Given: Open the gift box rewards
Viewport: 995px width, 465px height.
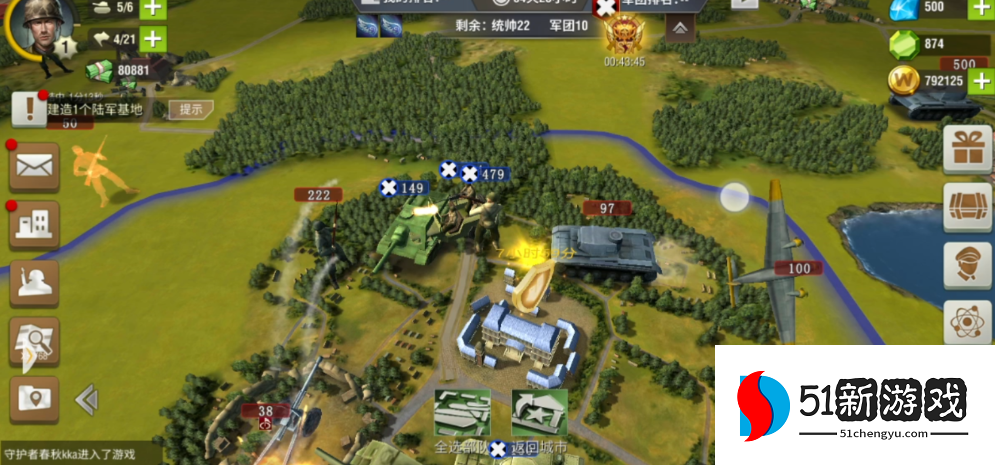Looking at the screenshot, I should 968,148.
